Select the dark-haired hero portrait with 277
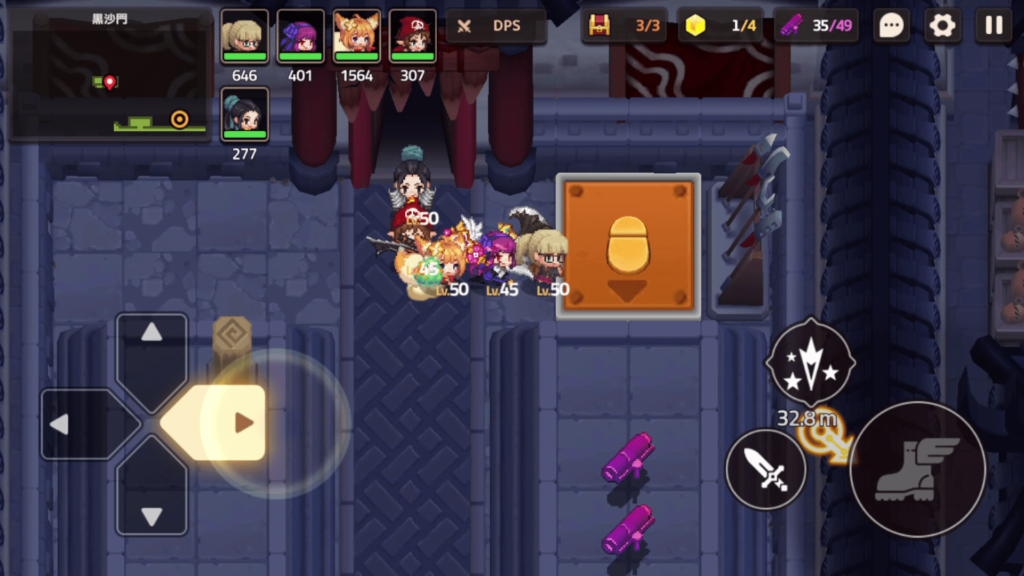The height and width of the screenshot is (576, 1024). 244,115
